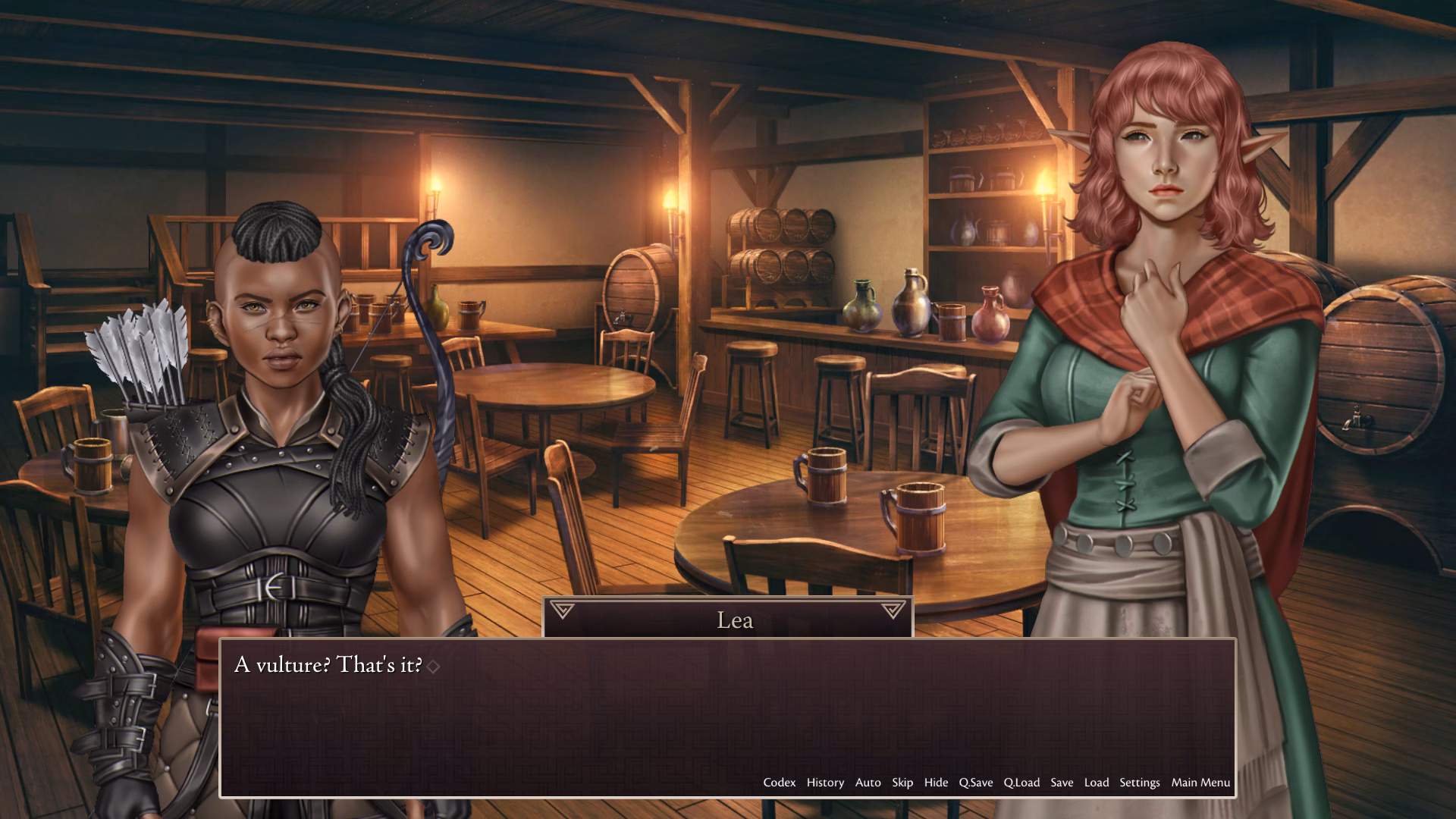
Task: Enable Auto-play mode
Action: (x=868, y=783)
